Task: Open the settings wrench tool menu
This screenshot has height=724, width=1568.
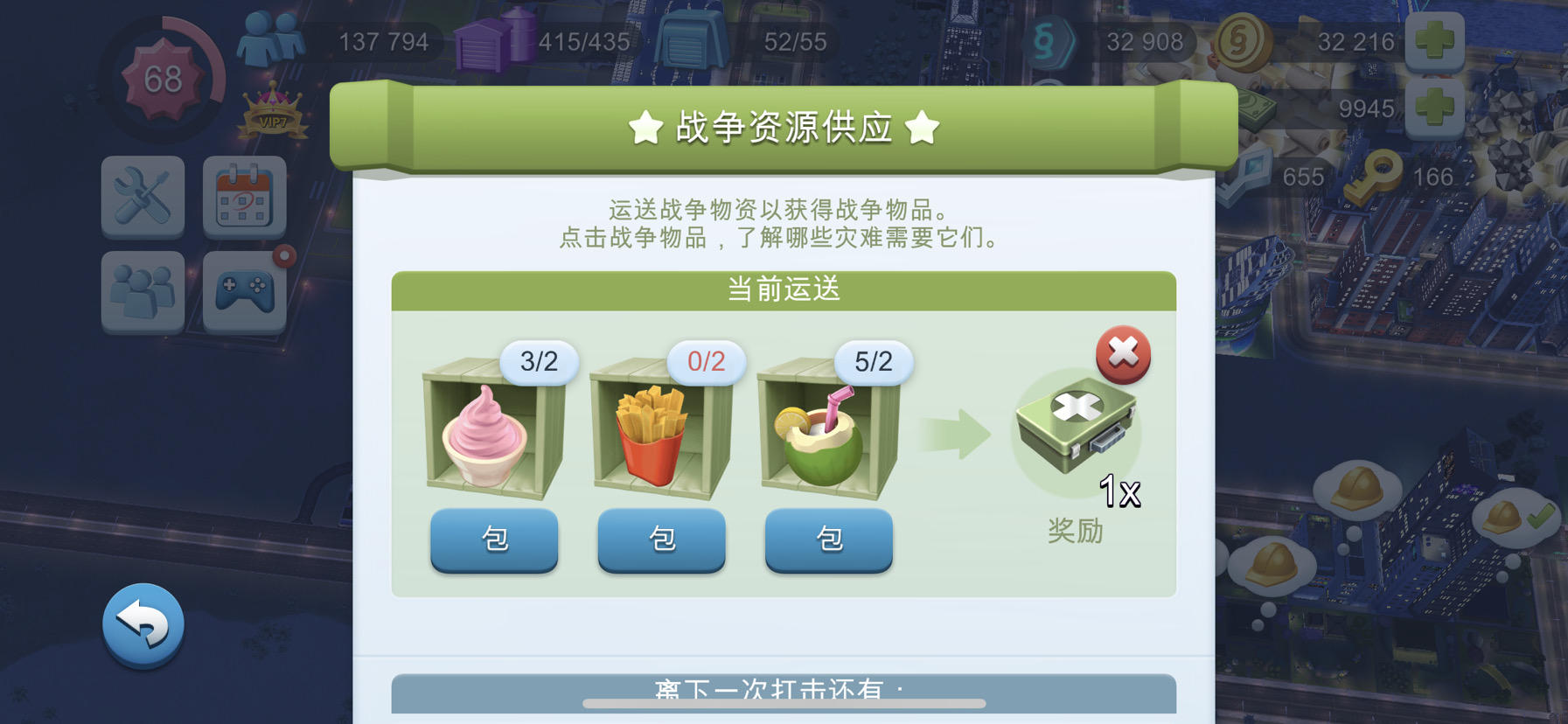Action: click(x=143, y=198)
